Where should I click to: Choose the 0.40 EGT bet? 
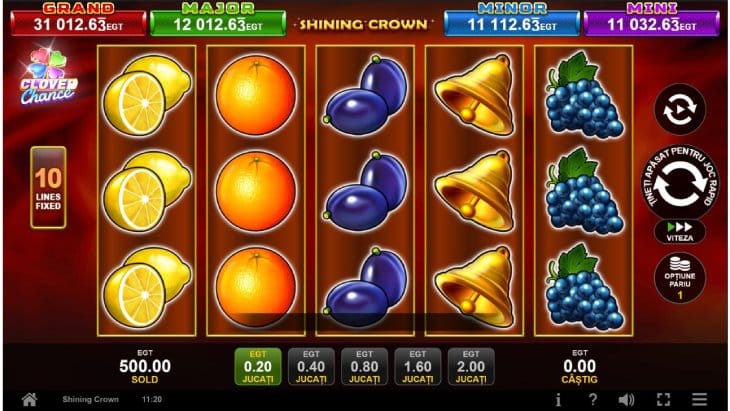pos(311,366)
